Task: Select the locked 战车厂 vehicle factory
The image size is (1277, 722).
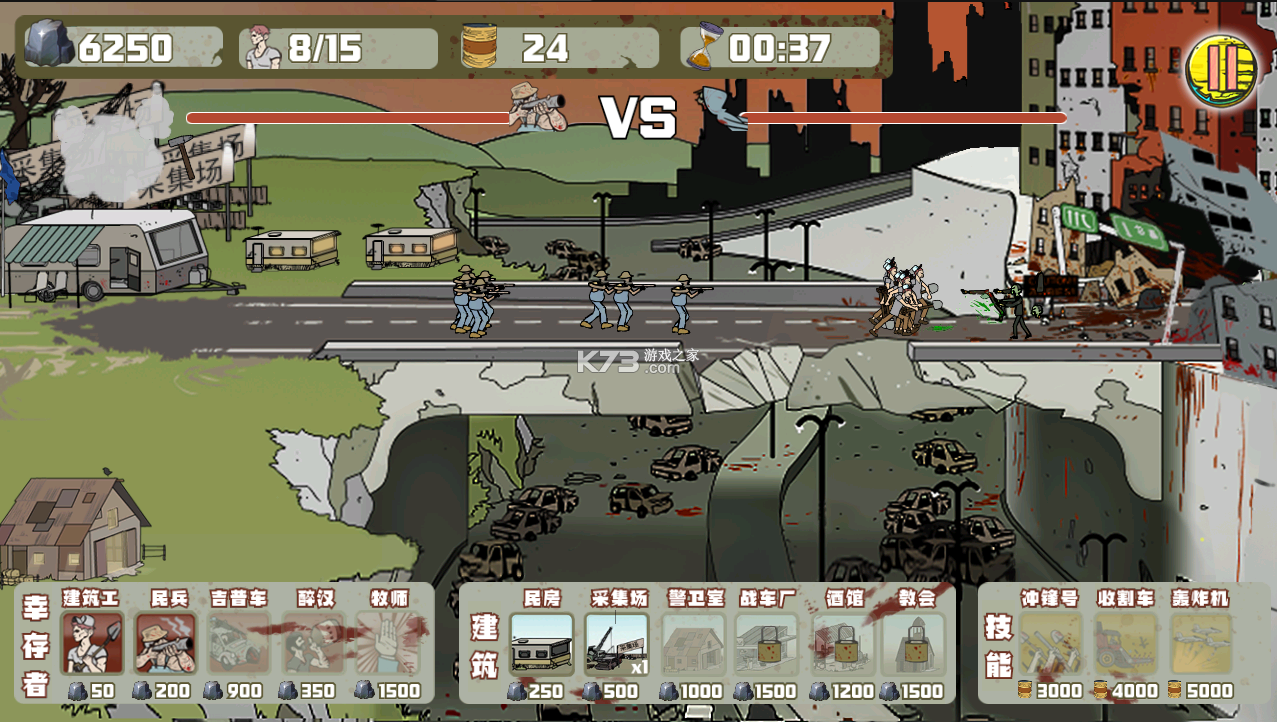Action: [767, 644]
